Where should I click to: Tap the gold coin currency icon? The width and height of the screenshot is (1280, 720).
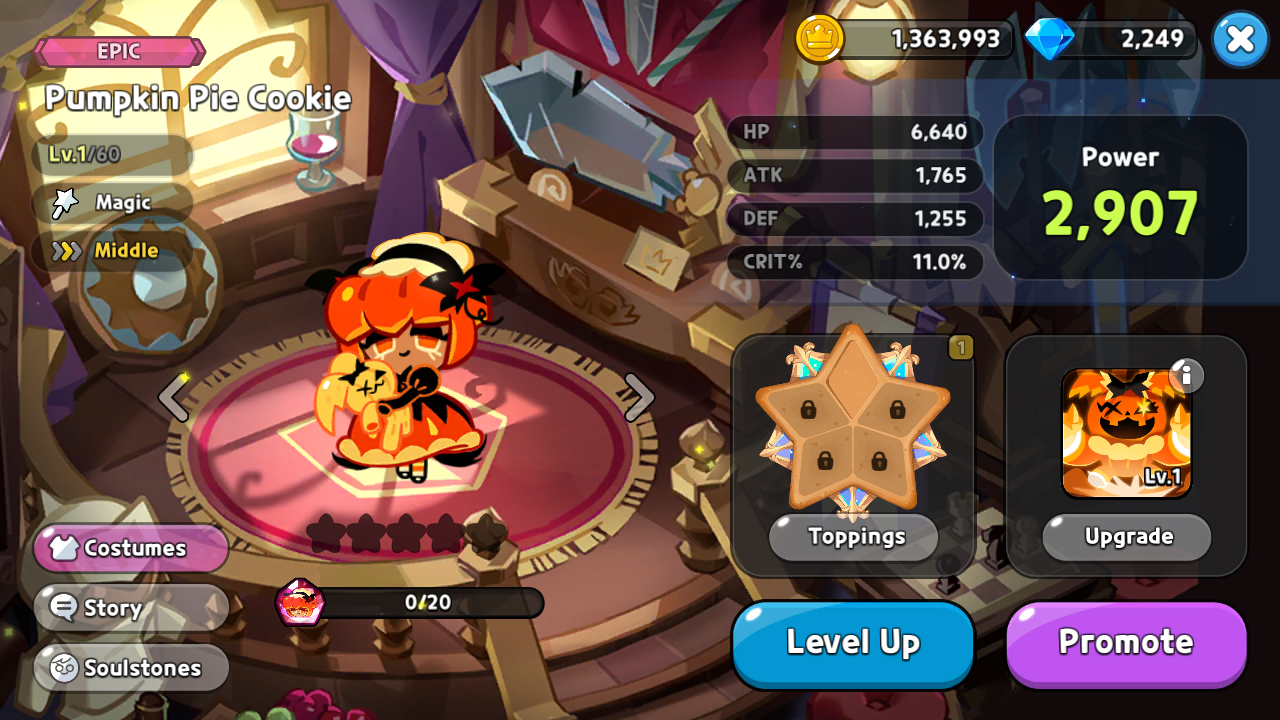point(819,39)
